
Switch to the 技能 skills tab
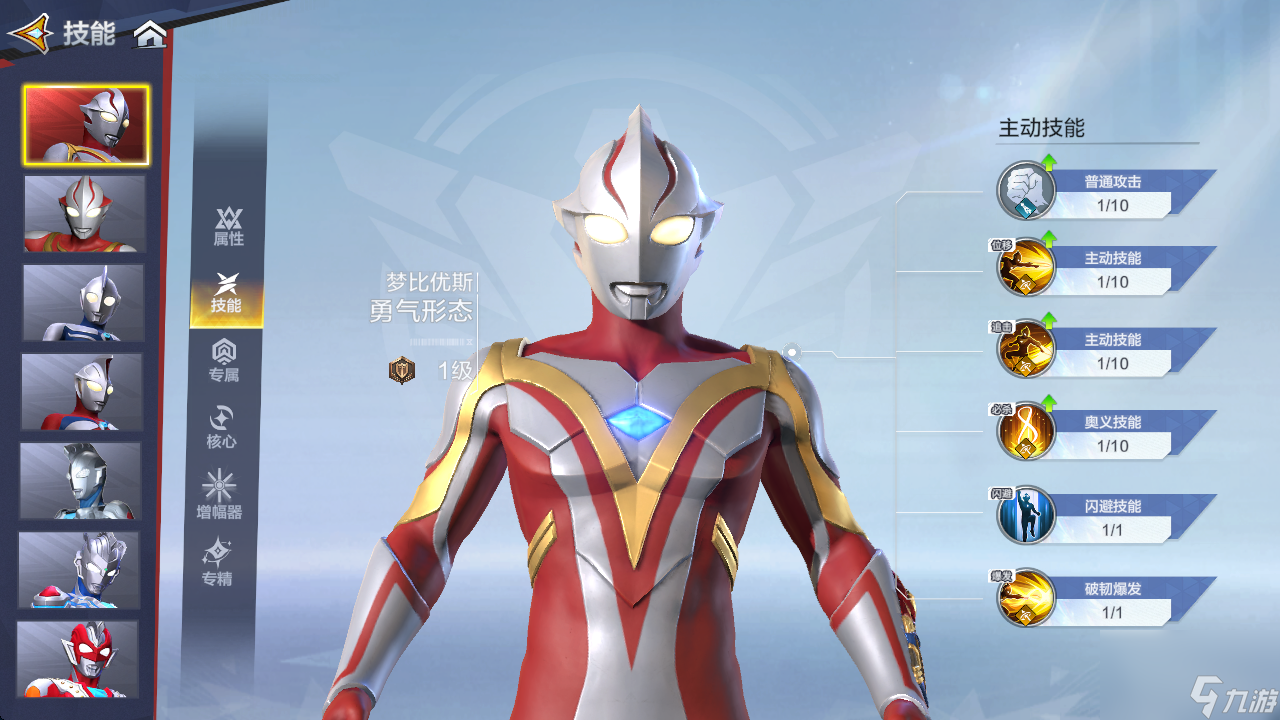227,295
